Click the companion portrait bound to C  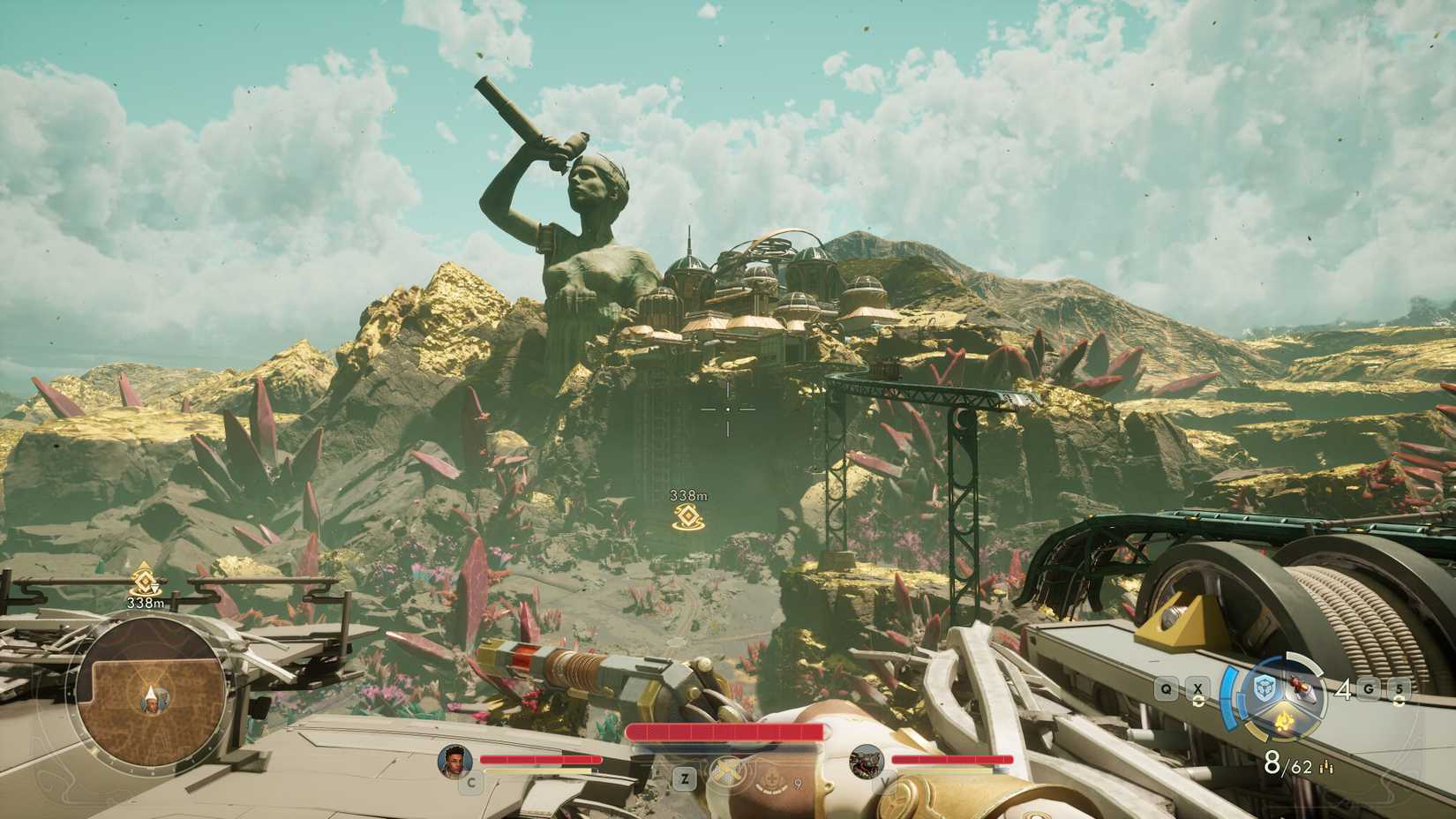click(x=456, y=761)
